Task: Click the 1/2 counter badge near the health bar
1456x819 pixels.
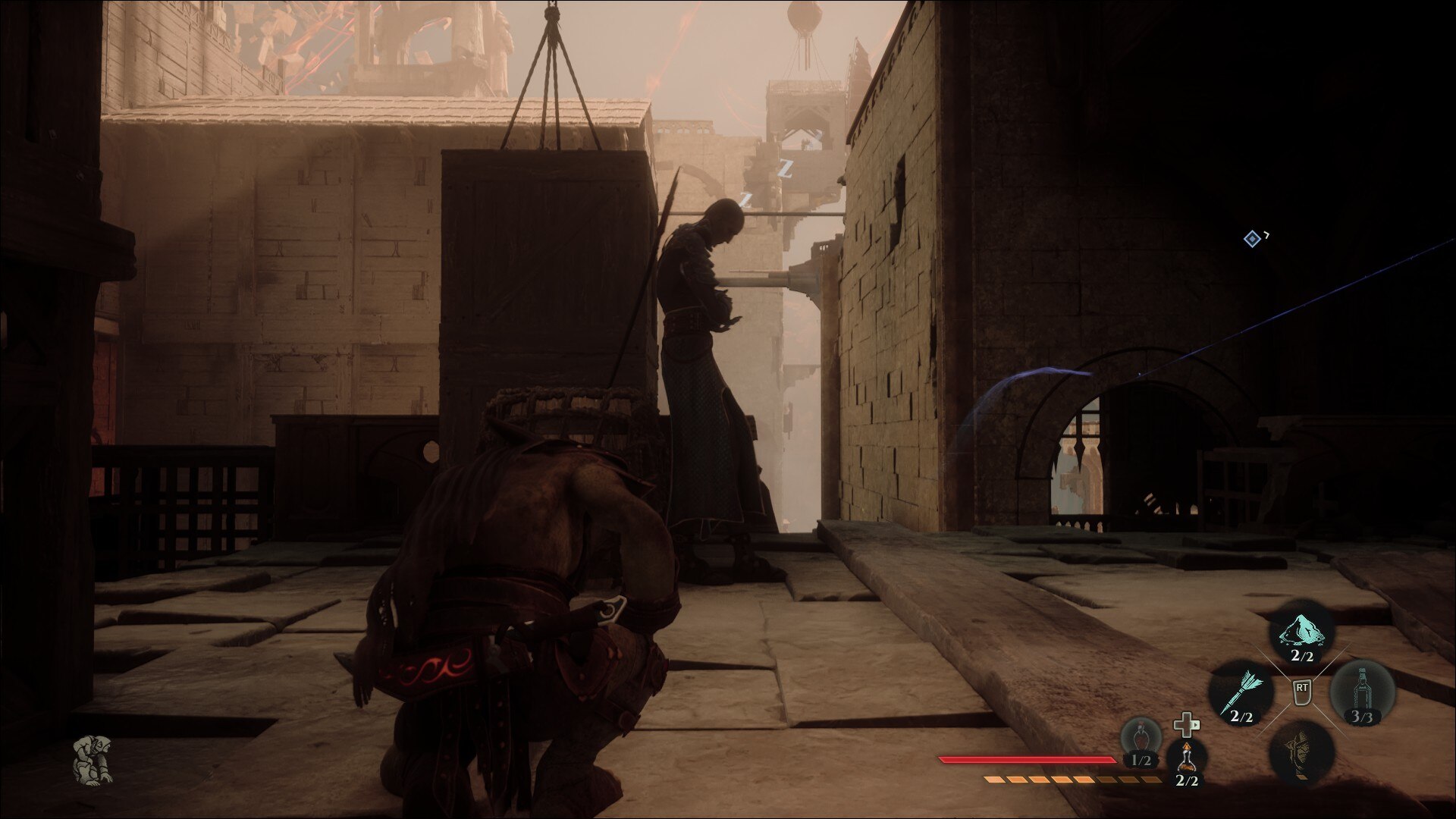Action: tap(1141, 760)
